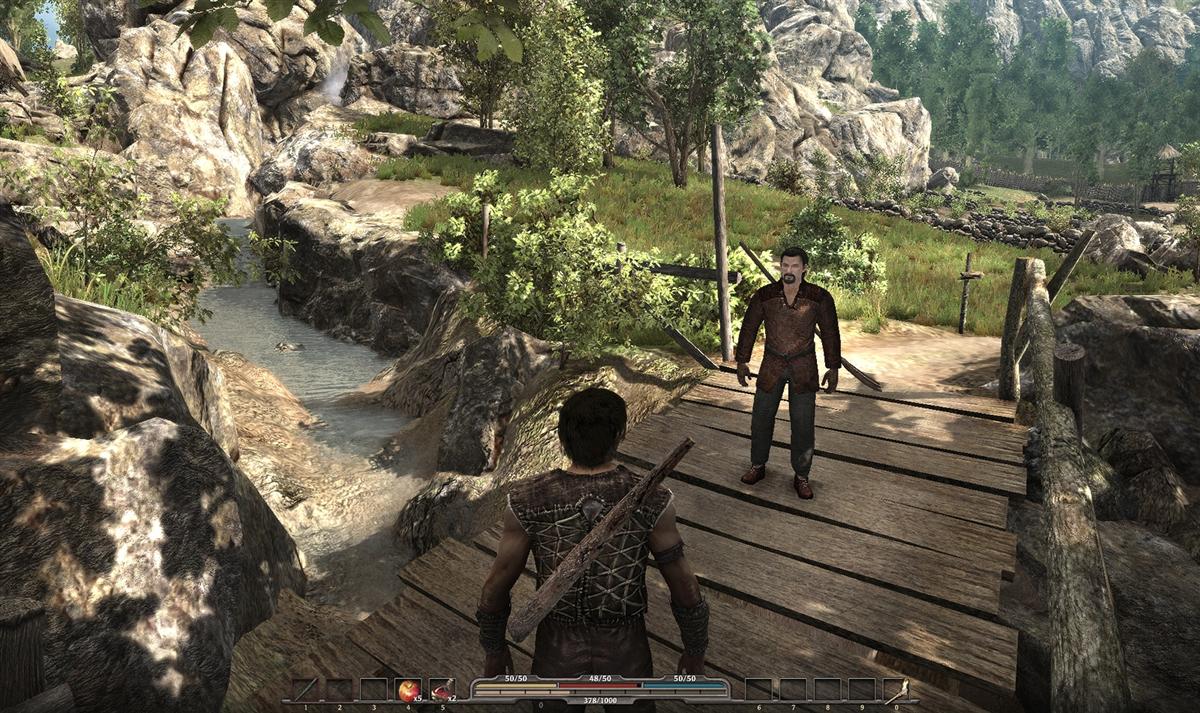Use the red apple in the hotbar

(x=408, y=689)
